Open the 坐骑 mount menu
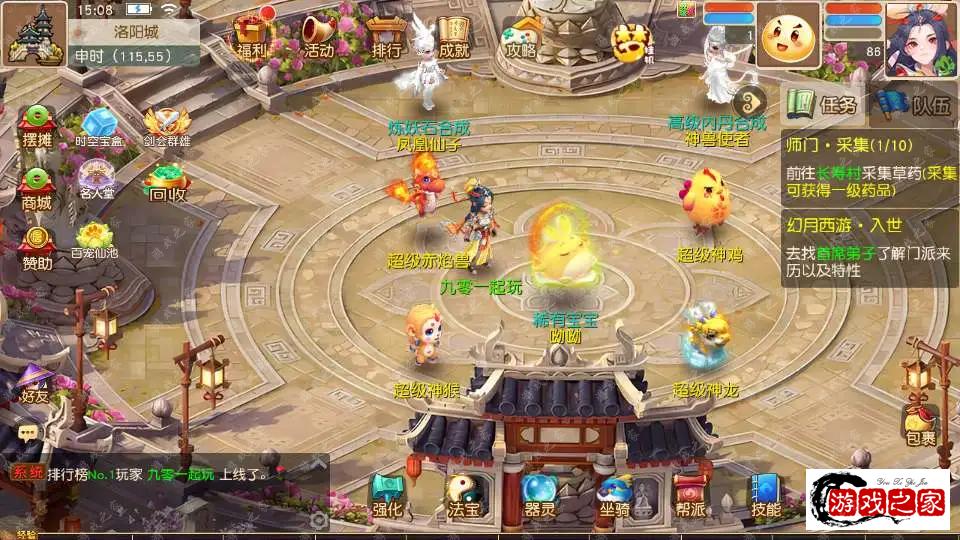The image size is (960, 540). coord(614,496)
